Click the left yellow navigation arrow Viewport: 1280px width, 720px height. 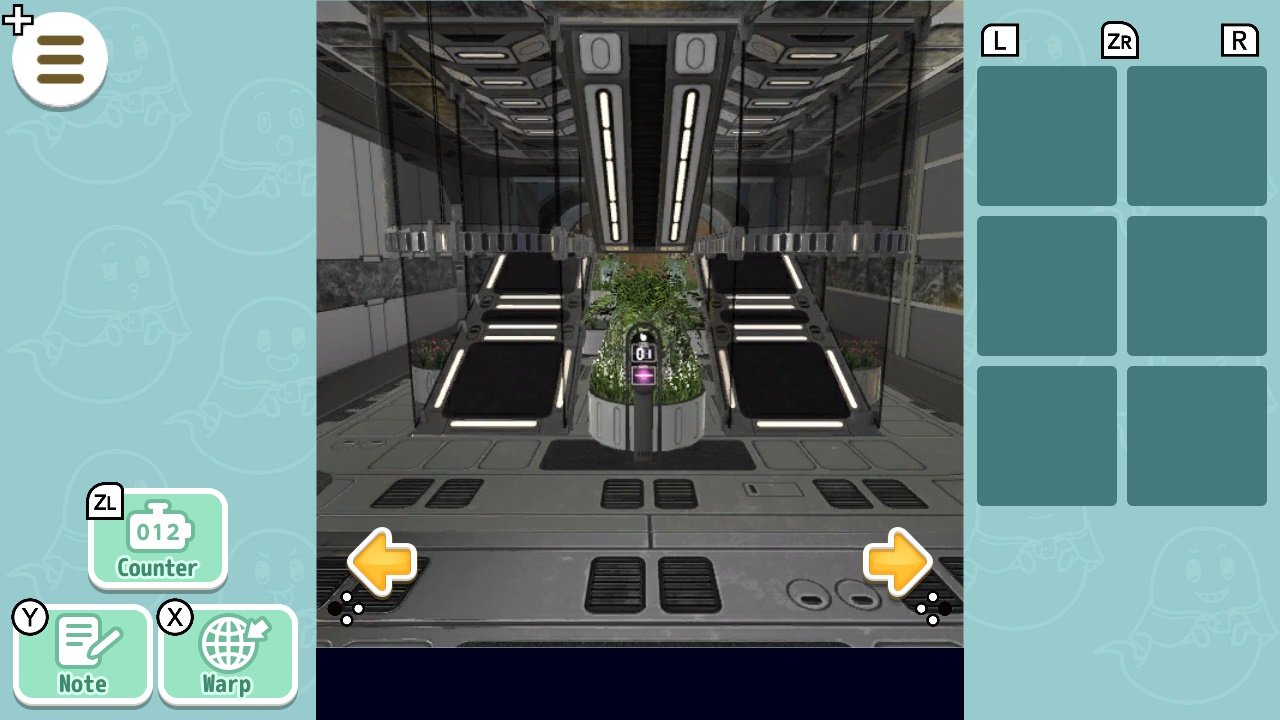pyautogui.click(x=383, y=563)
